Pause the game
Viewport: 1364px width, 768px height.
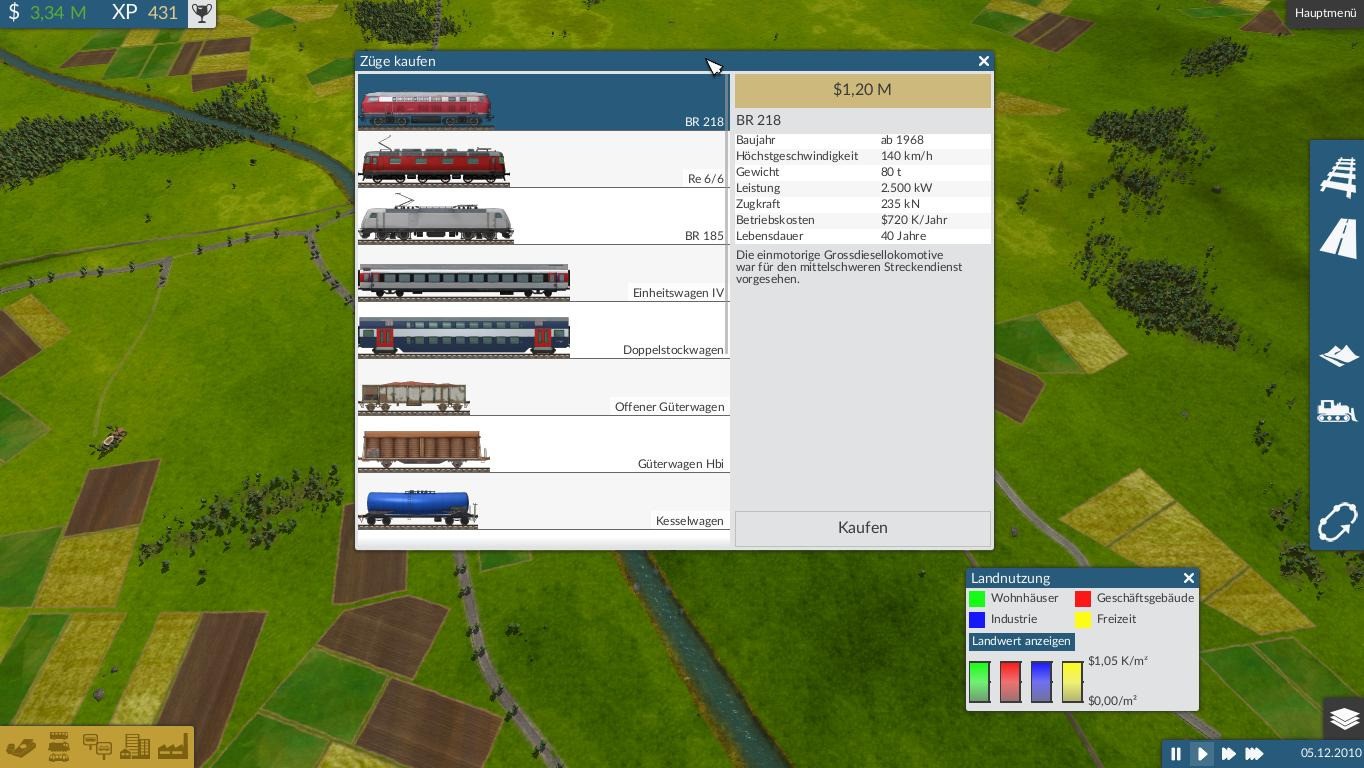[1176, 754]
